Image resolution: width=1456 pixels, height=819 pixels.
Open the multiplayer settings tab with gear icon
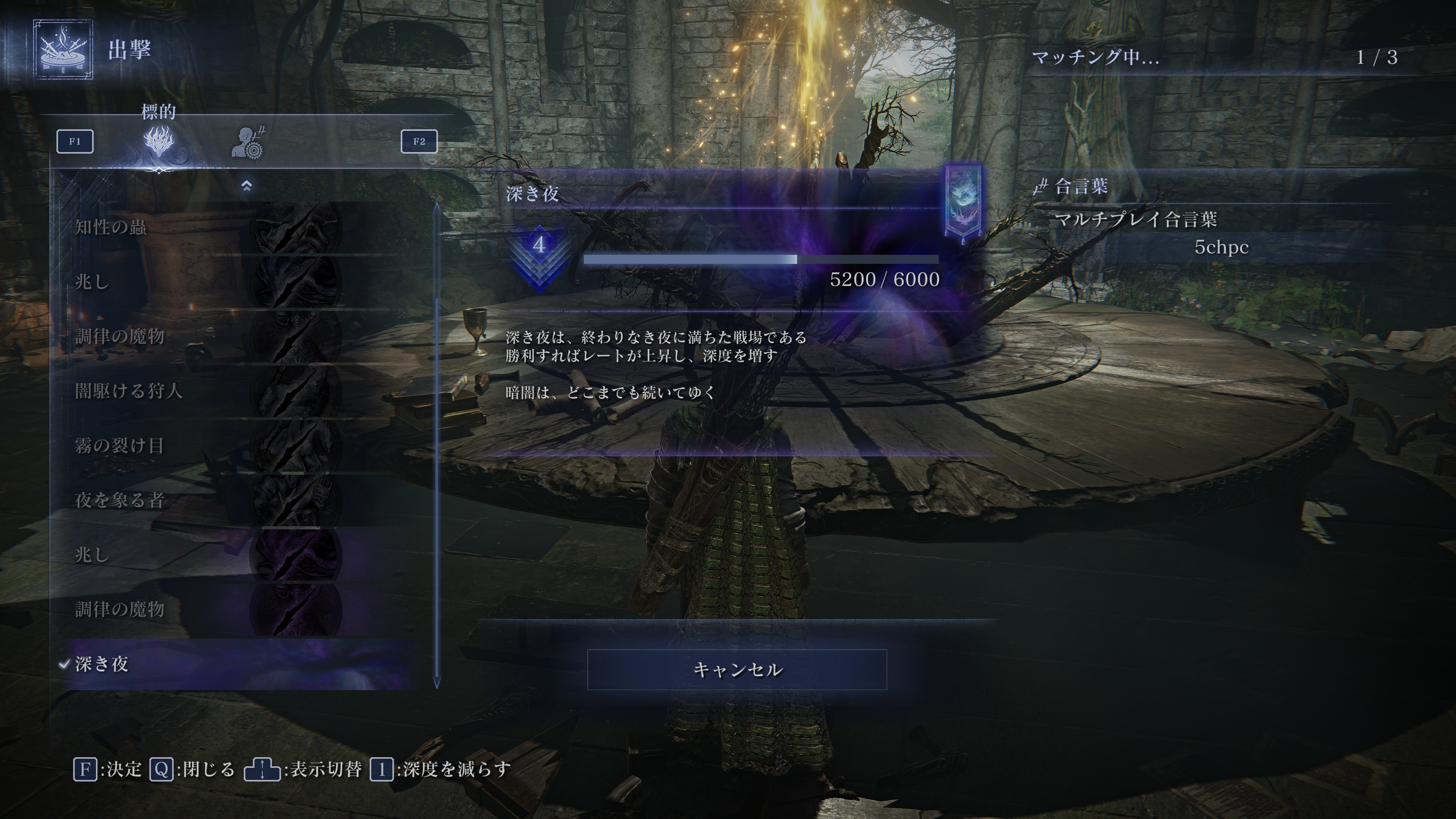pos(248,143)
